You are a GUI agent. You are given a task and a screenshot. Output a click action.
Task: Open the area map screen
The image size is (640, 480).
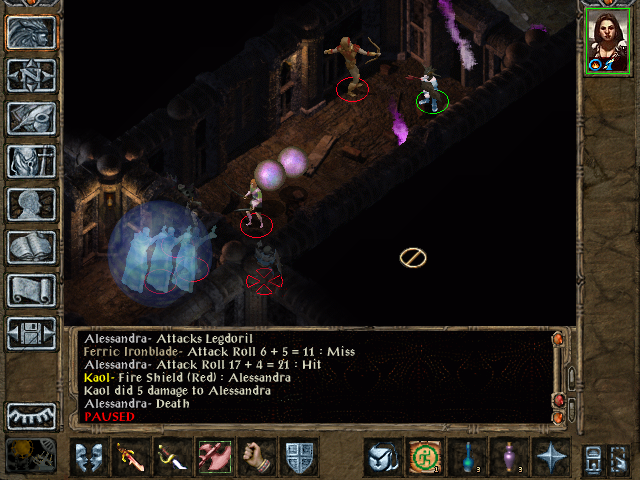(31, 75)
